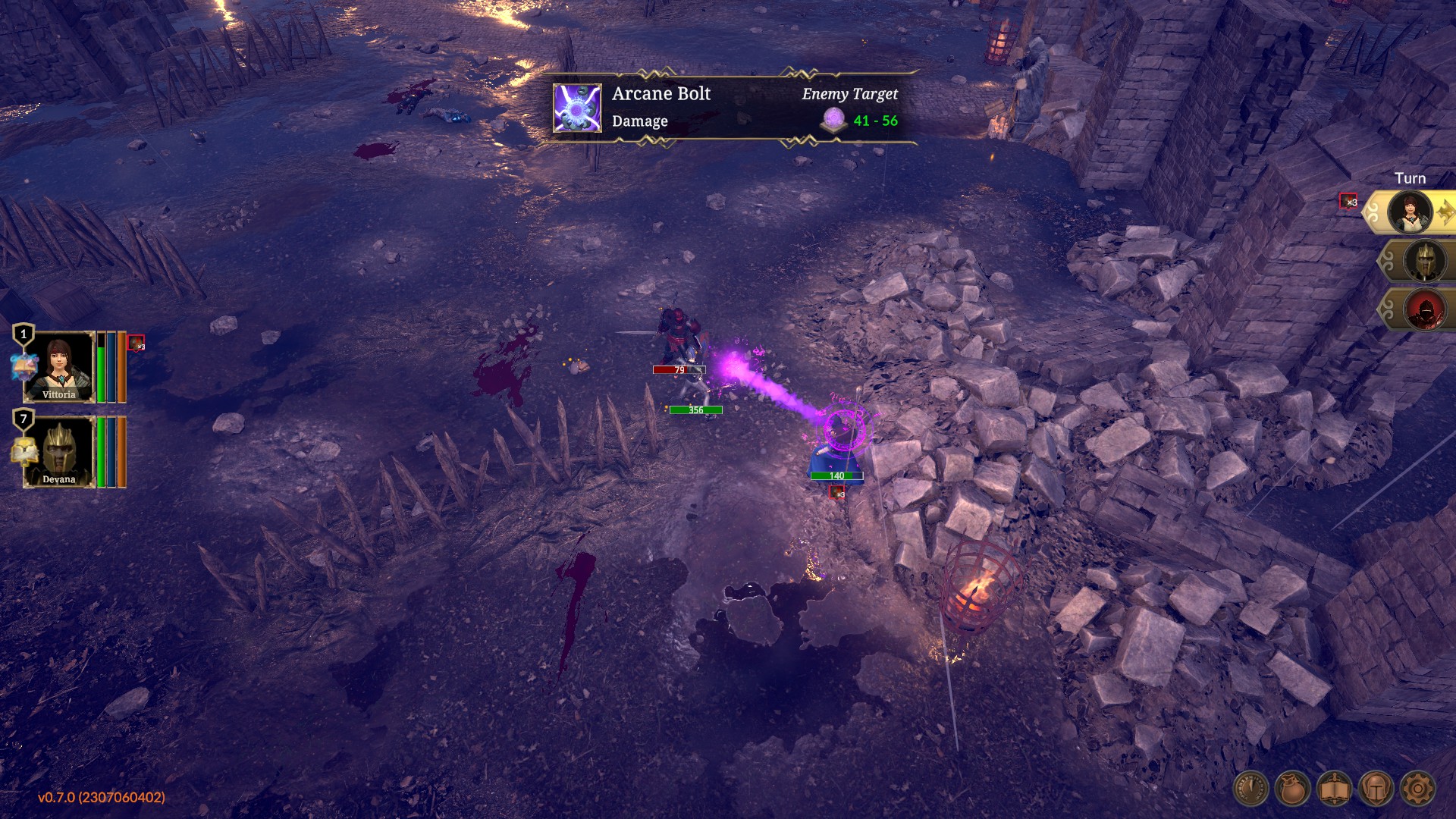Select Devana from the party panel

[x=58, y=453]
